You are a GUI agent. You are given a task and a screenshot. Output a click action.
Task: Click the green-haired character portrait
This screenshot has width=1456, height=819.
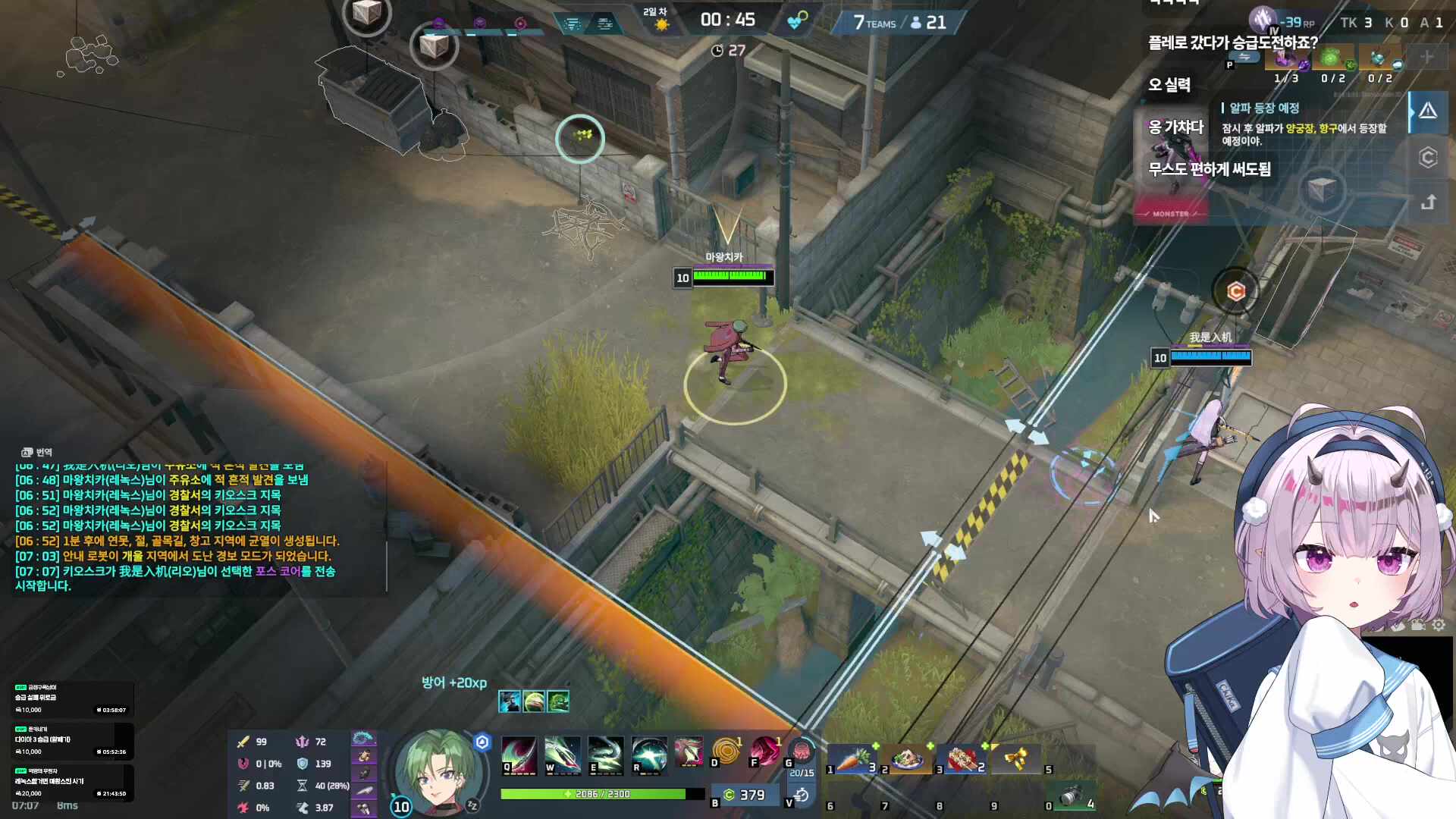(435, 770)
